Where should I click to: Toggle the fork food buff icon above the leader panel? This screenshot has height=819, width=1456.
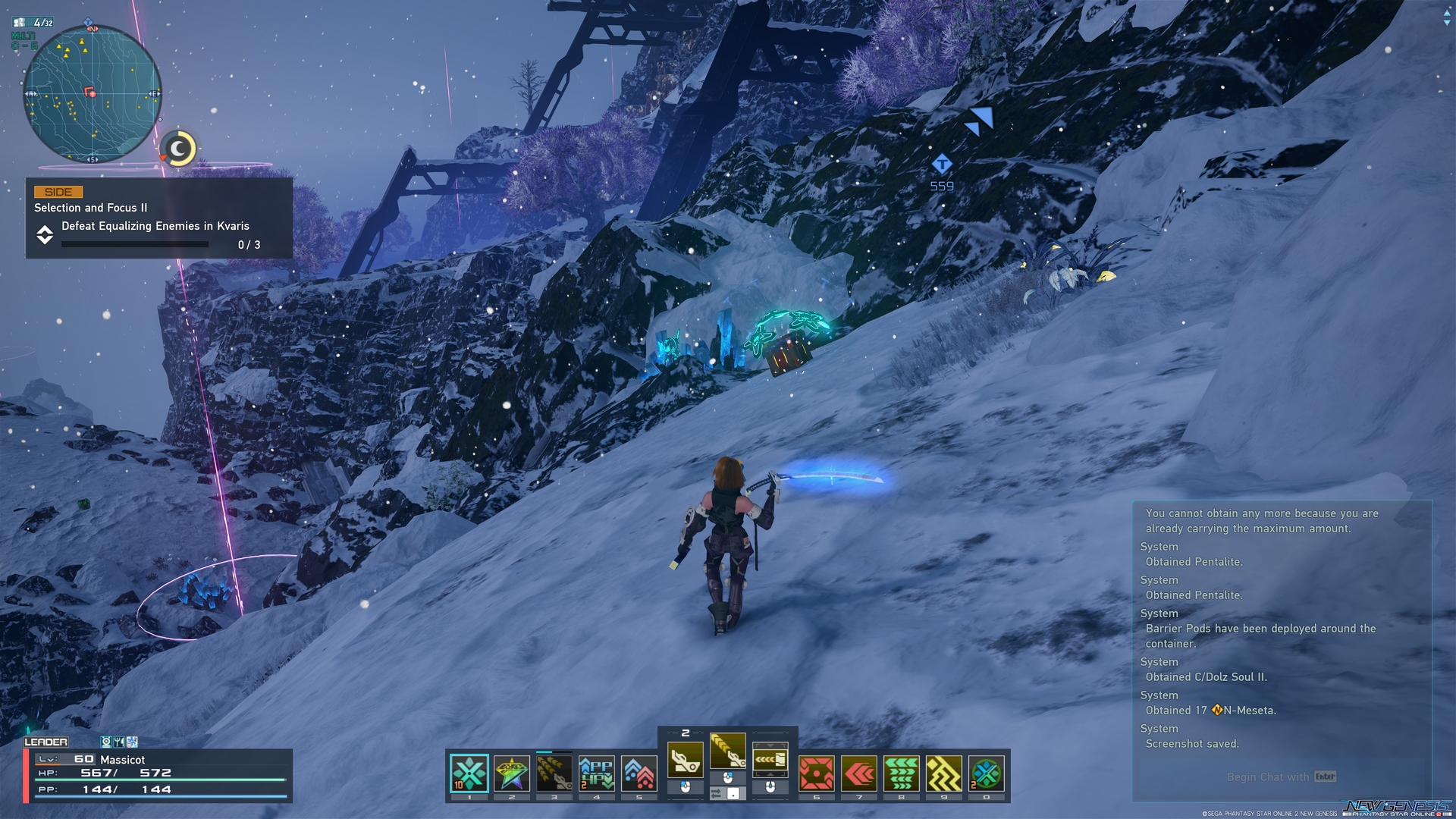tap(118, 742)
